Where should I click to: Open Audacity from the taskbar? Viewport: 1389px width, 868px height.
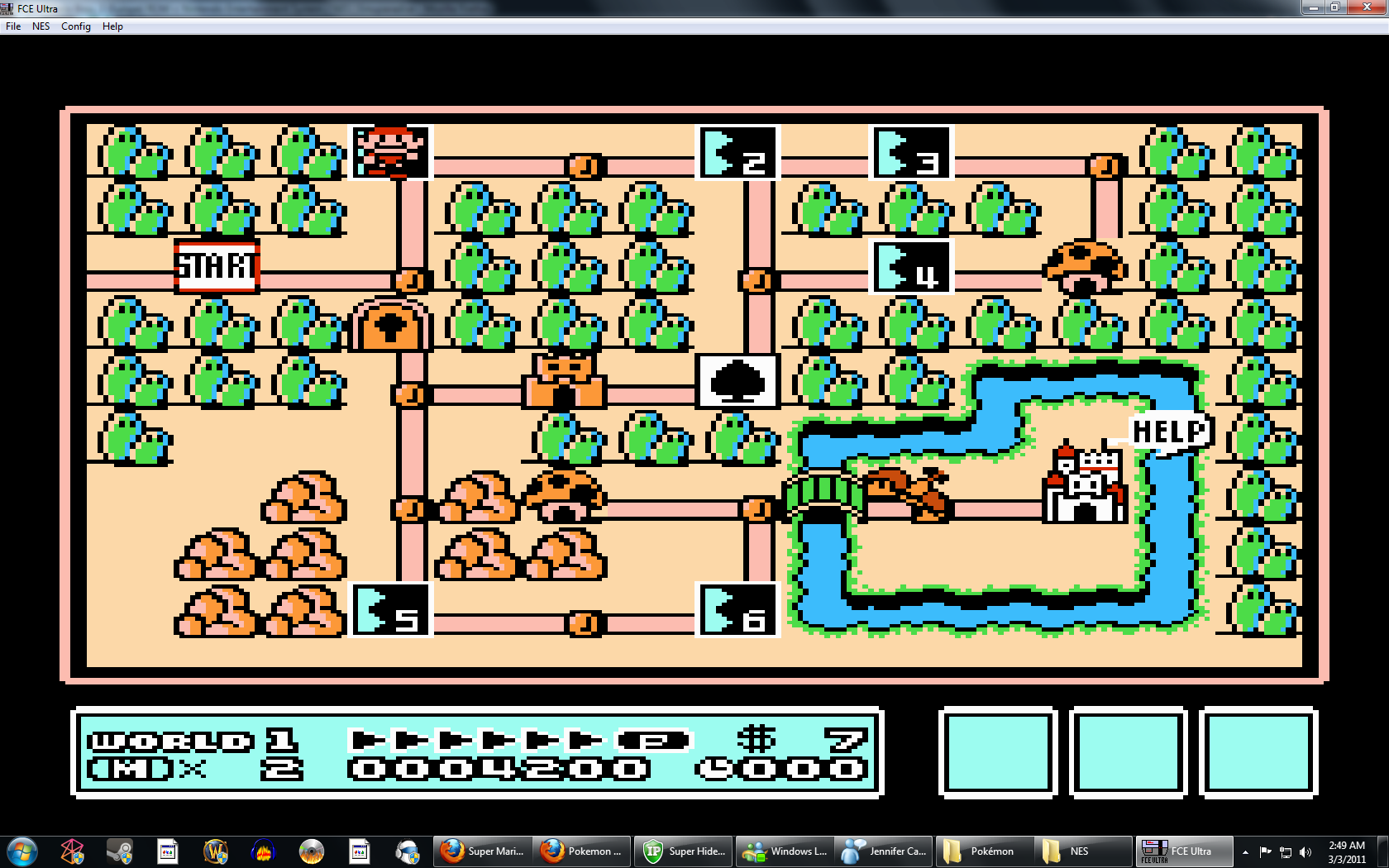pos(263,851)
